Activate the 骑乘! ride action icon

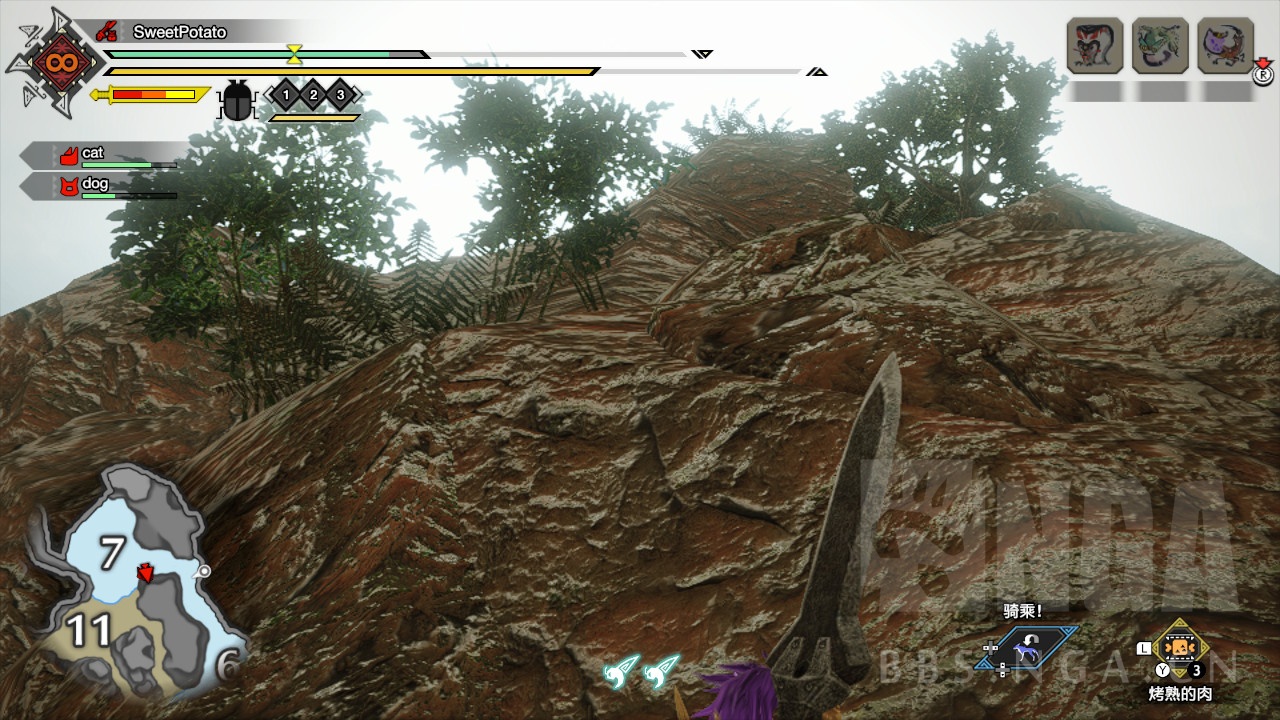click(1026, 648)
